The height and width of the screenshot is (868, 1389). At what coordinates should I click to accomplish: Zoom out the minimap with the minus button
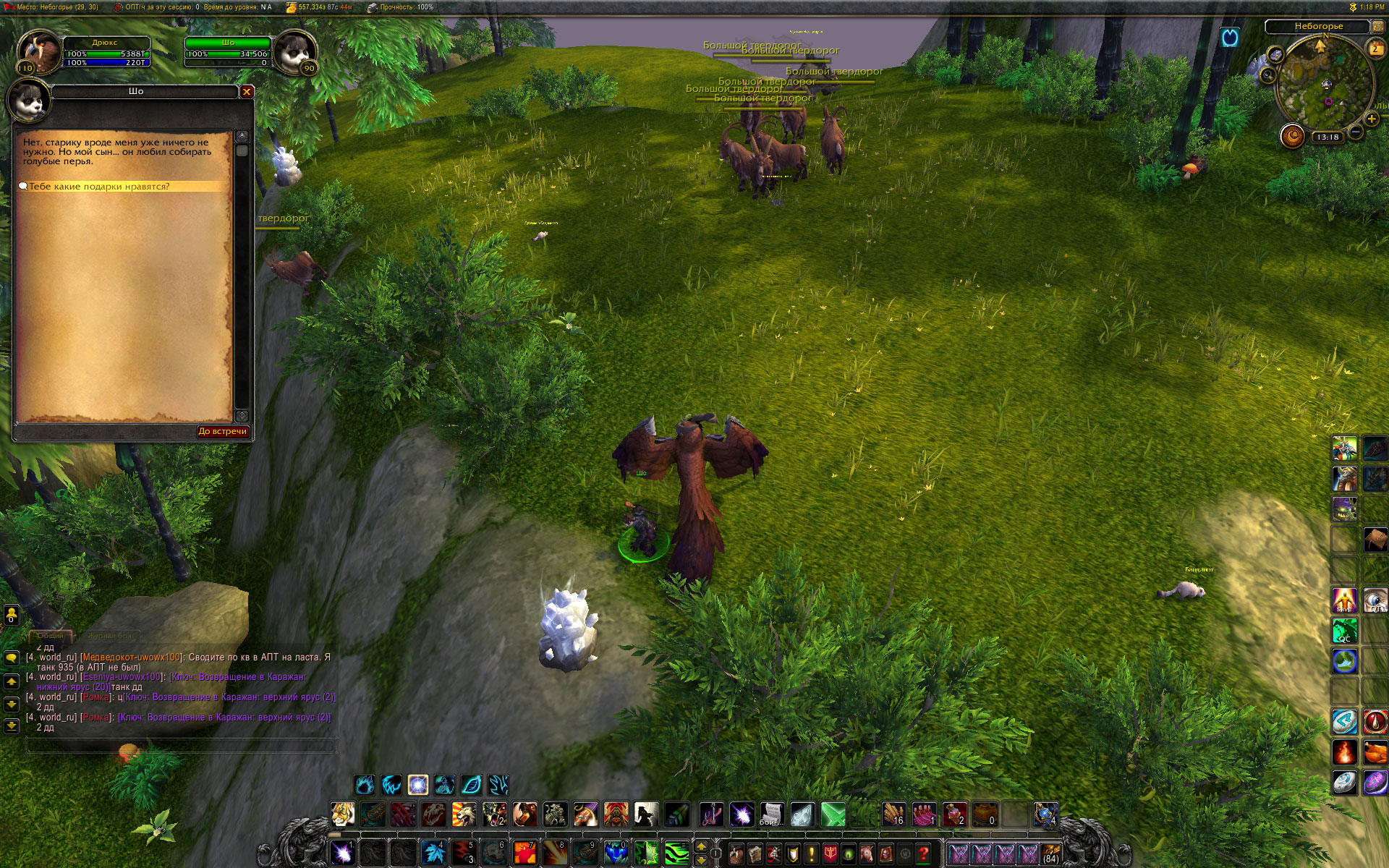pos(1356,132)
